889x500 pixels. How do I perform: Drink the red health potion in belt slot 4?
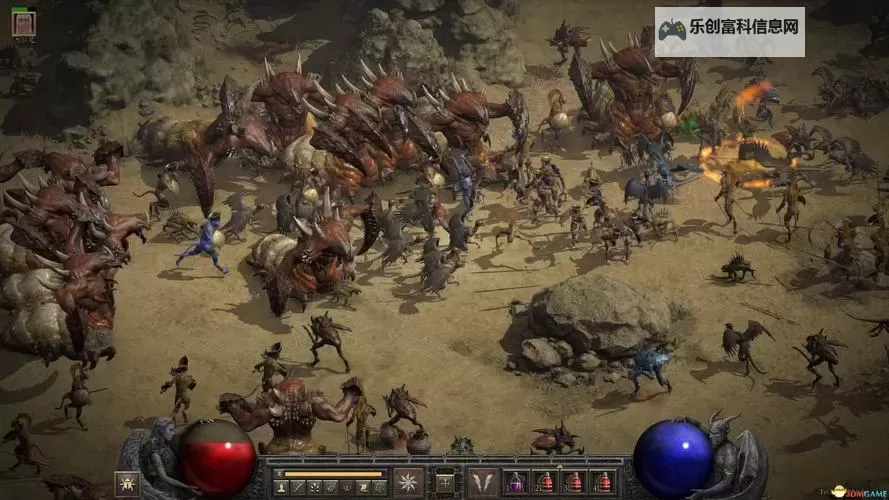point(602,482)
